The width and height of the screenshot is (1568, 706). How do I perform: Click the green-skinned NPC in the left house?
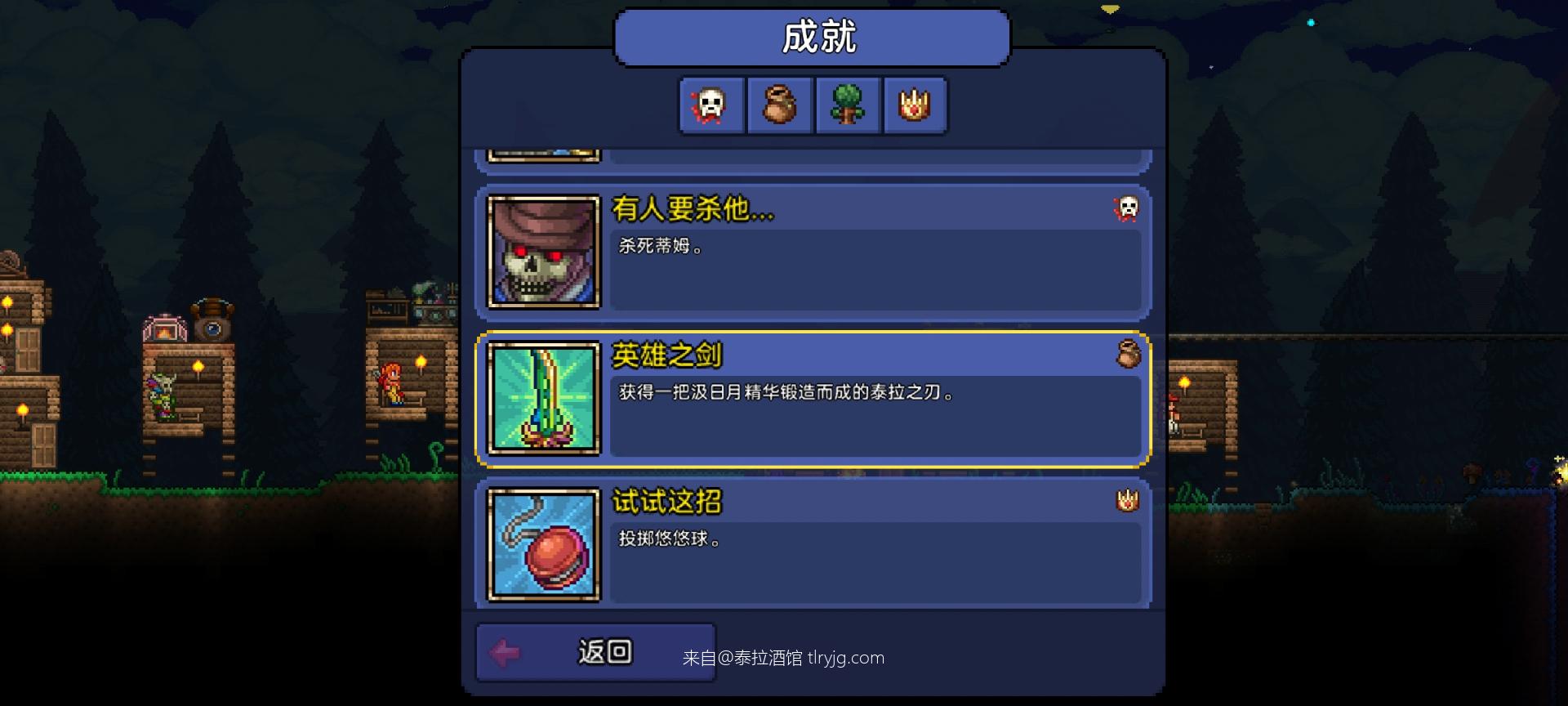(162, 398)
